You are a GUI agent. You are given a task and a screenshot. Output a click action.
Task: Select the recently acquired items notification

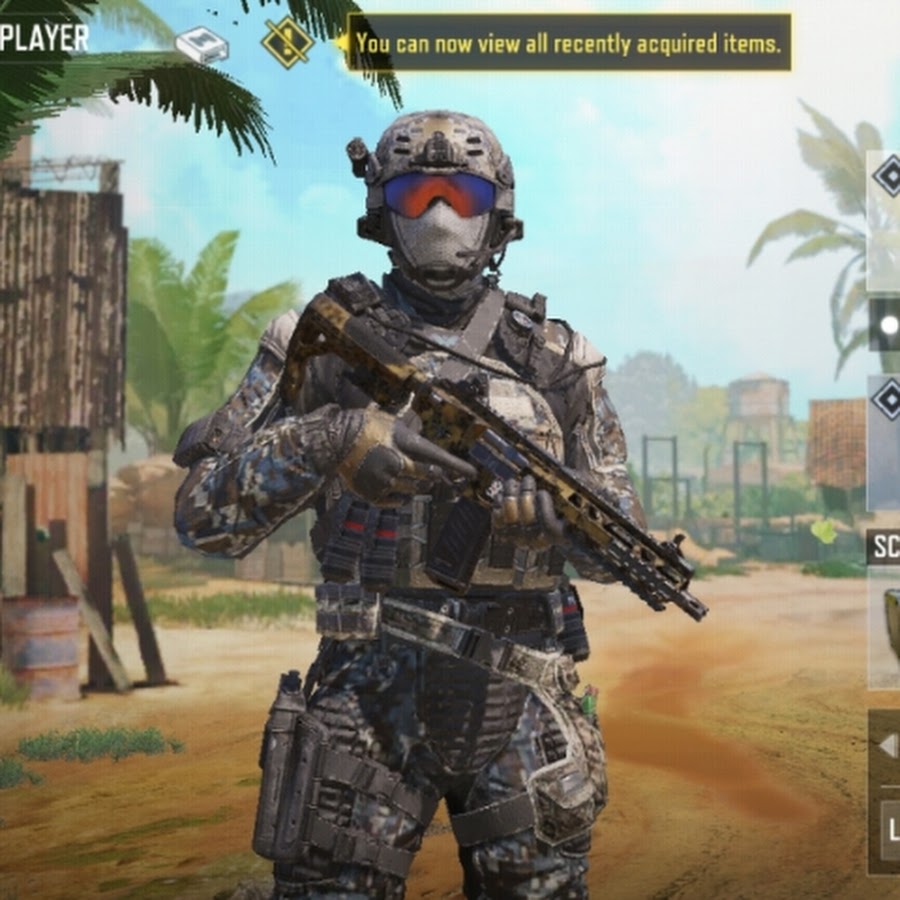568,43
